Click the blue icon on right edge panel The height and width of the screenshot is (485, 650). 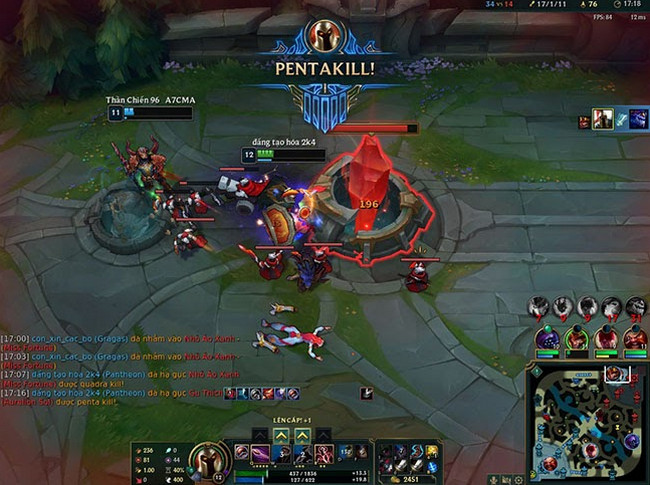tap(623, 121)
